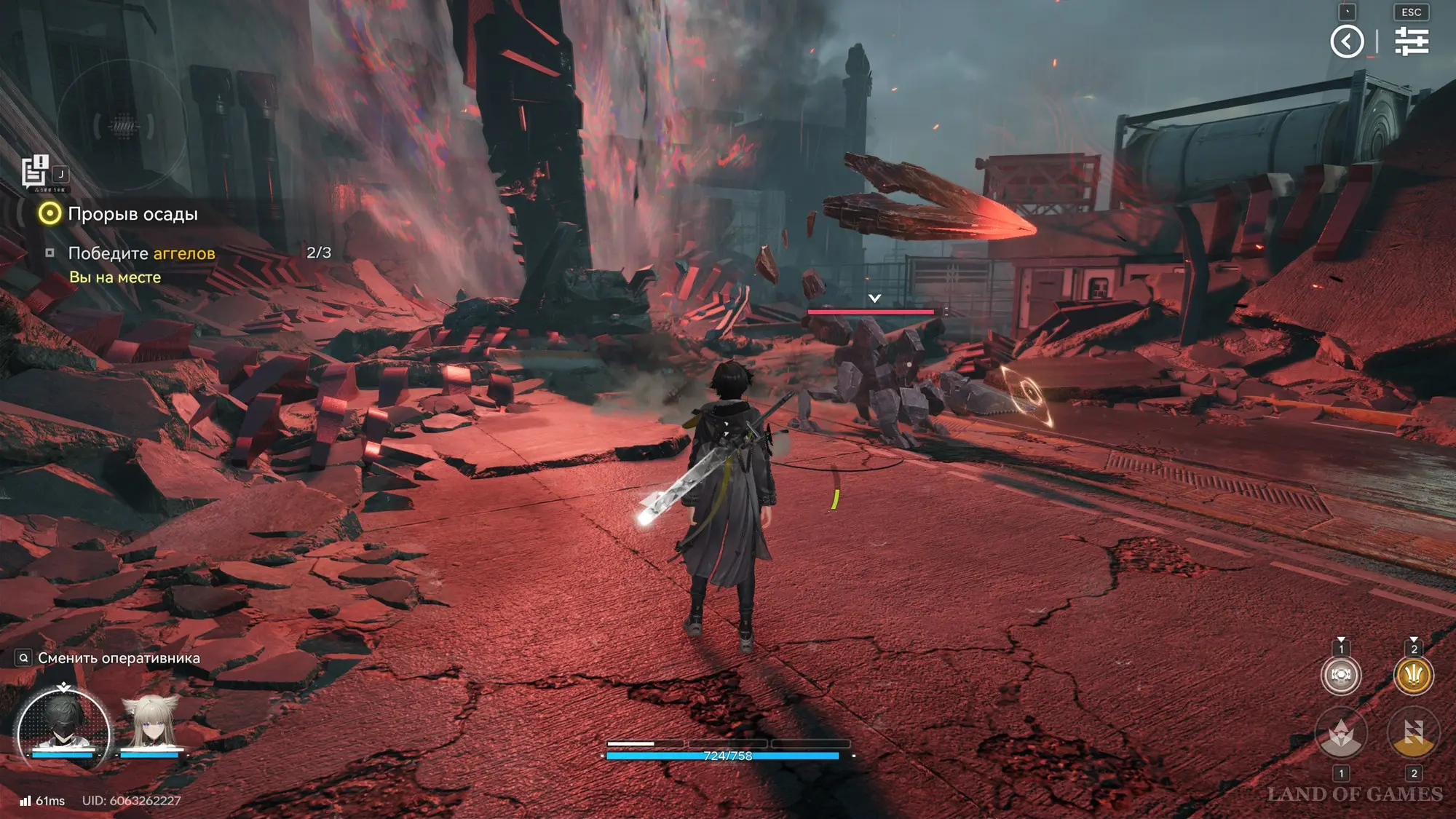Click the faint circular minimap radar

tap(122, 126)
